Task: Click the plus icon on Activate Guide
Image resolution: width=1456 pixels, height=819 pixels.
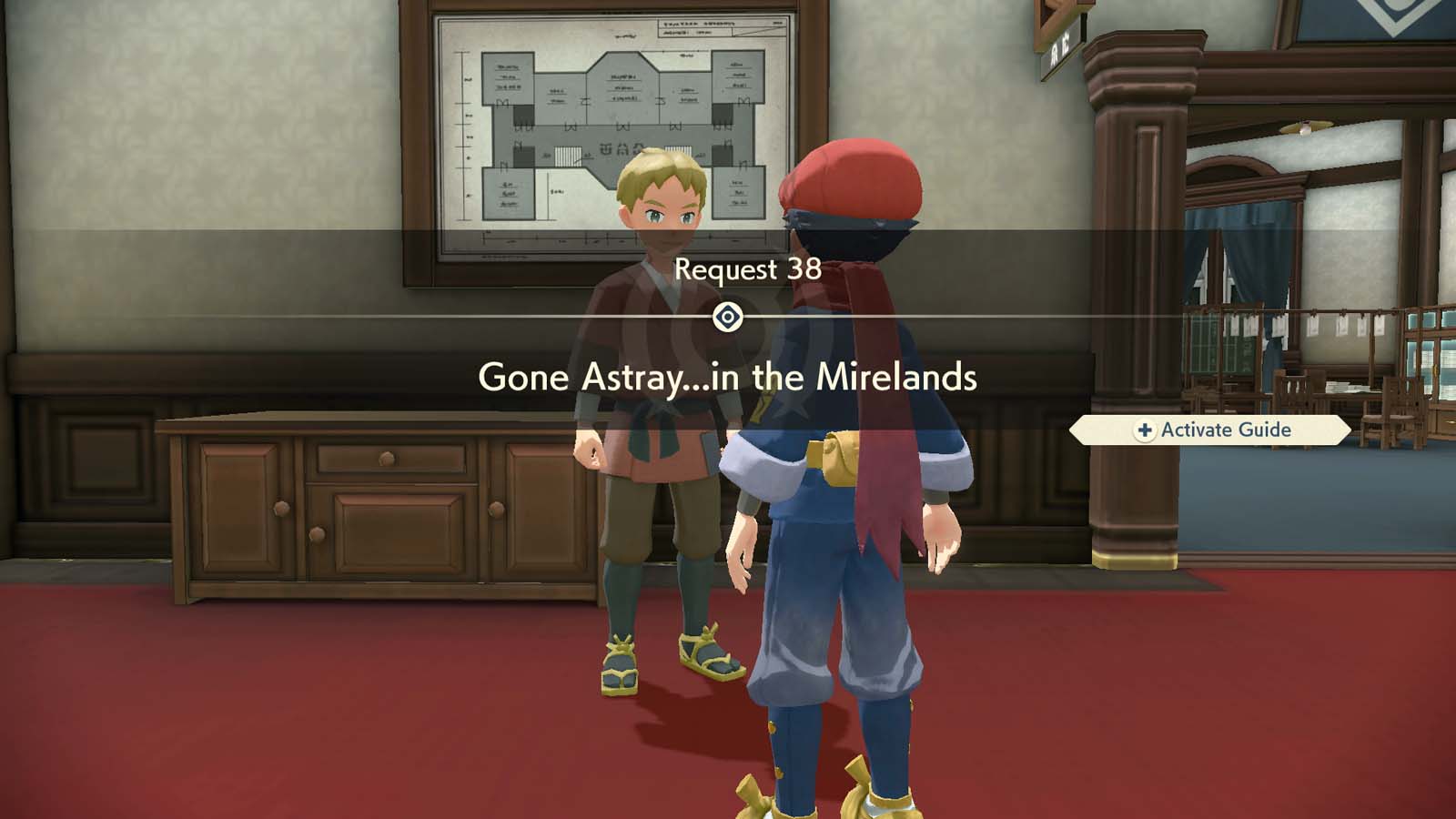Action: tap(1144, 430)
